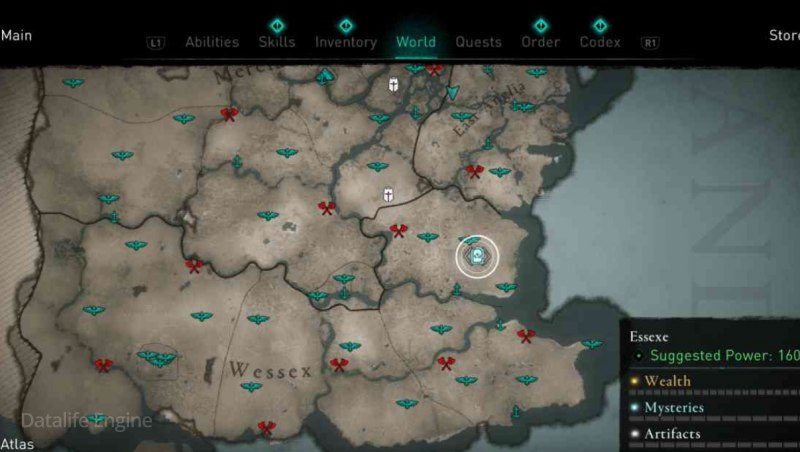800x452 pixels.
Task: Return to the Main menu
Action: [x=16, y=36]
